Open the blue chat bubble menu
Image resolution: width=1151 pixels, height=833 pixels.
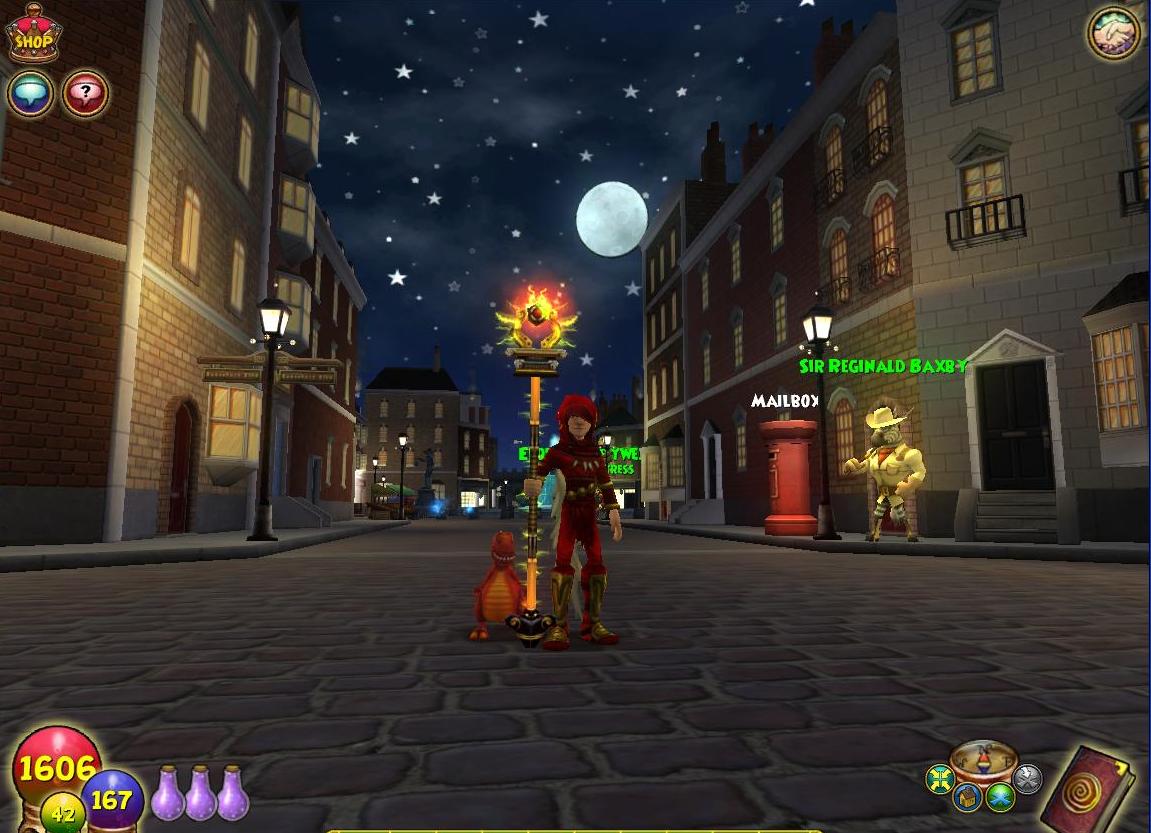point(30,94)
